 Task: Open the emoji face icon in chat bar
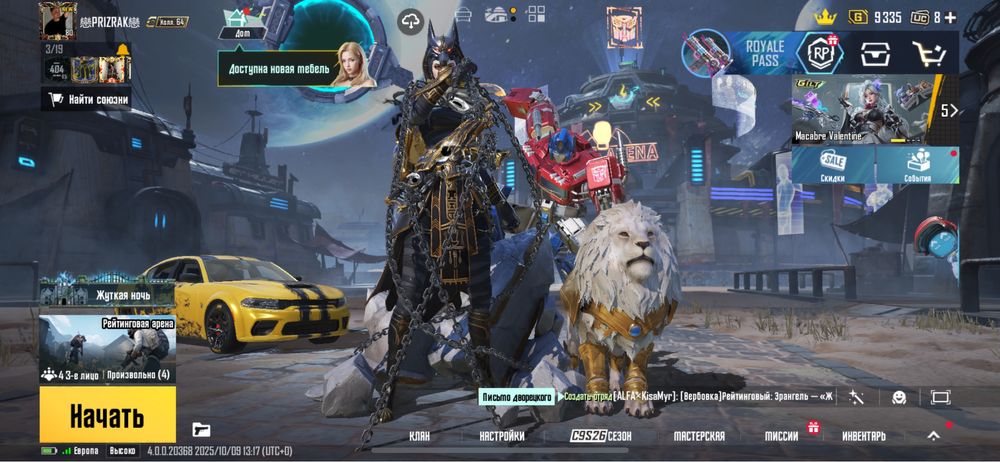pyautogui.click(x=898, y=397)
